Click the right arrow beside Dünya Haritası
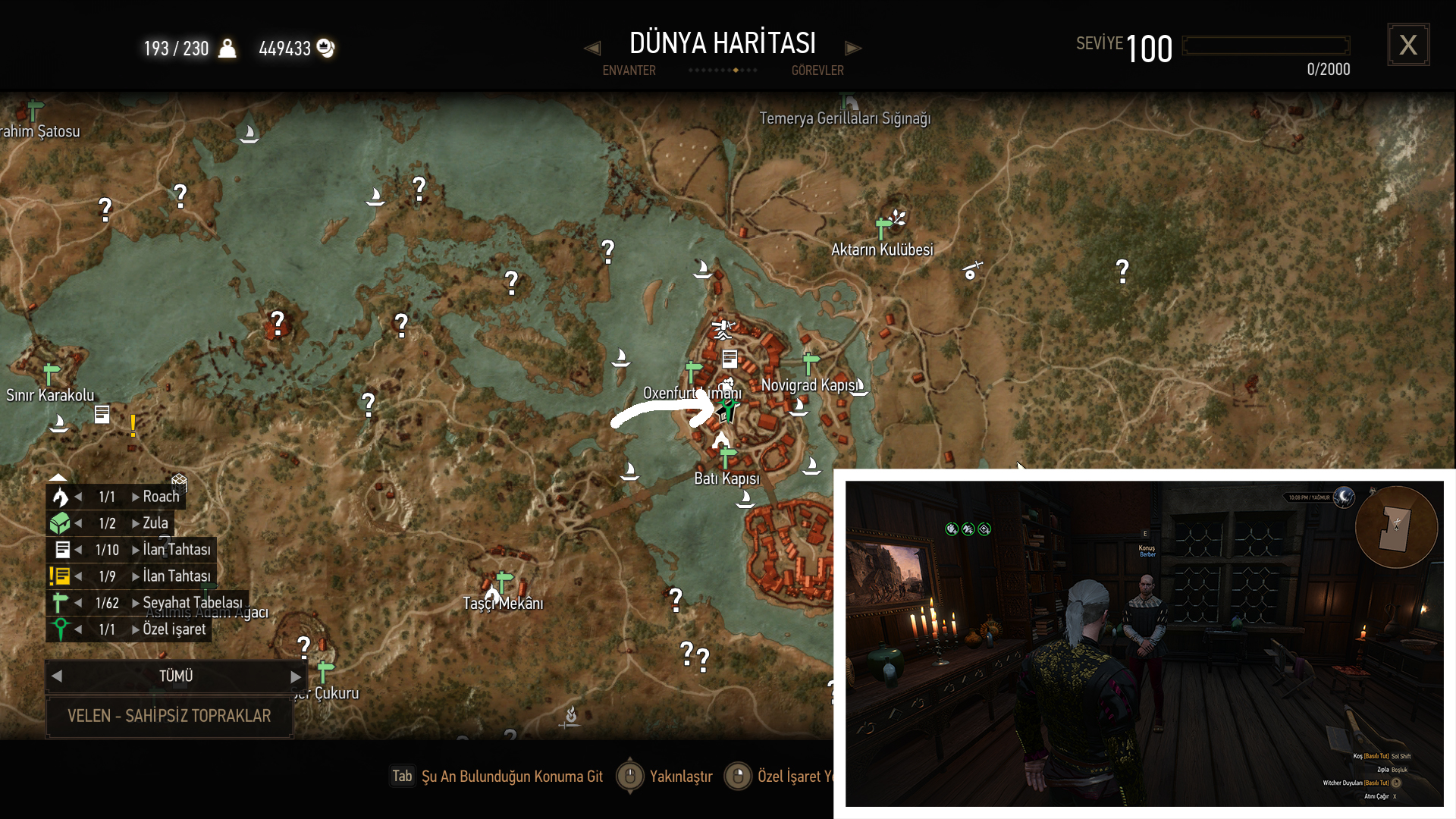1456x819 pixels. coord(853,49)
